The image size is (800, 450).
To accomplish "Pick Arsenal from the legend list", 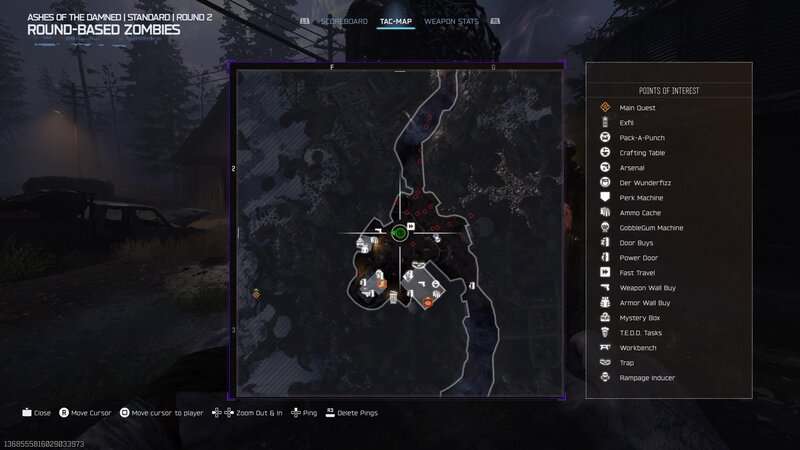I will pos(632,167).
